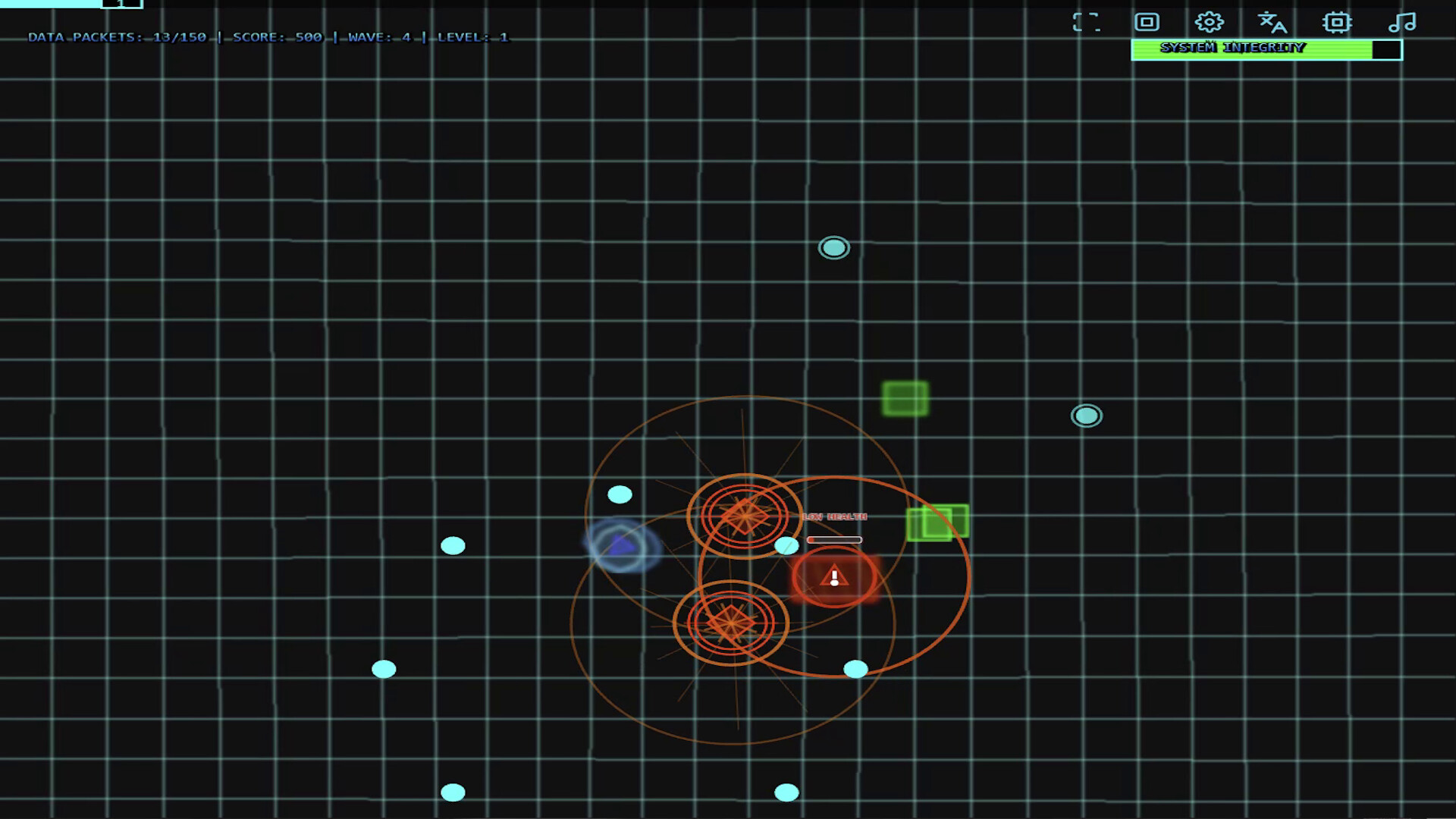Click the lower orange enemy node
1456x819 pixels.
click(x=730, y=624)
